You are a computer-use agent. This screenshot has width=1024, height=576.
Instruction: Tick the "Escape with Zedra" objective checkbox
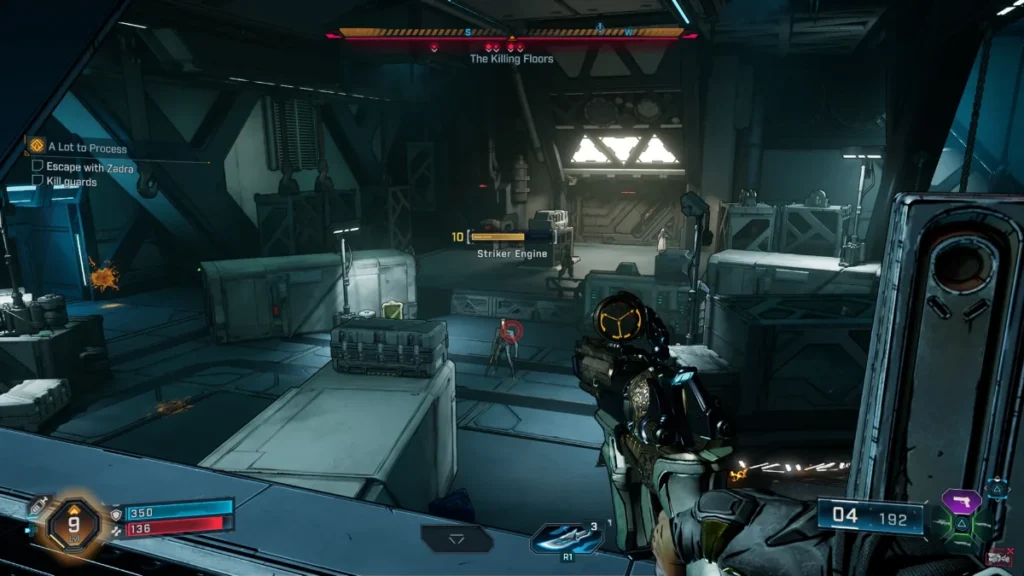tap(38, 167)
